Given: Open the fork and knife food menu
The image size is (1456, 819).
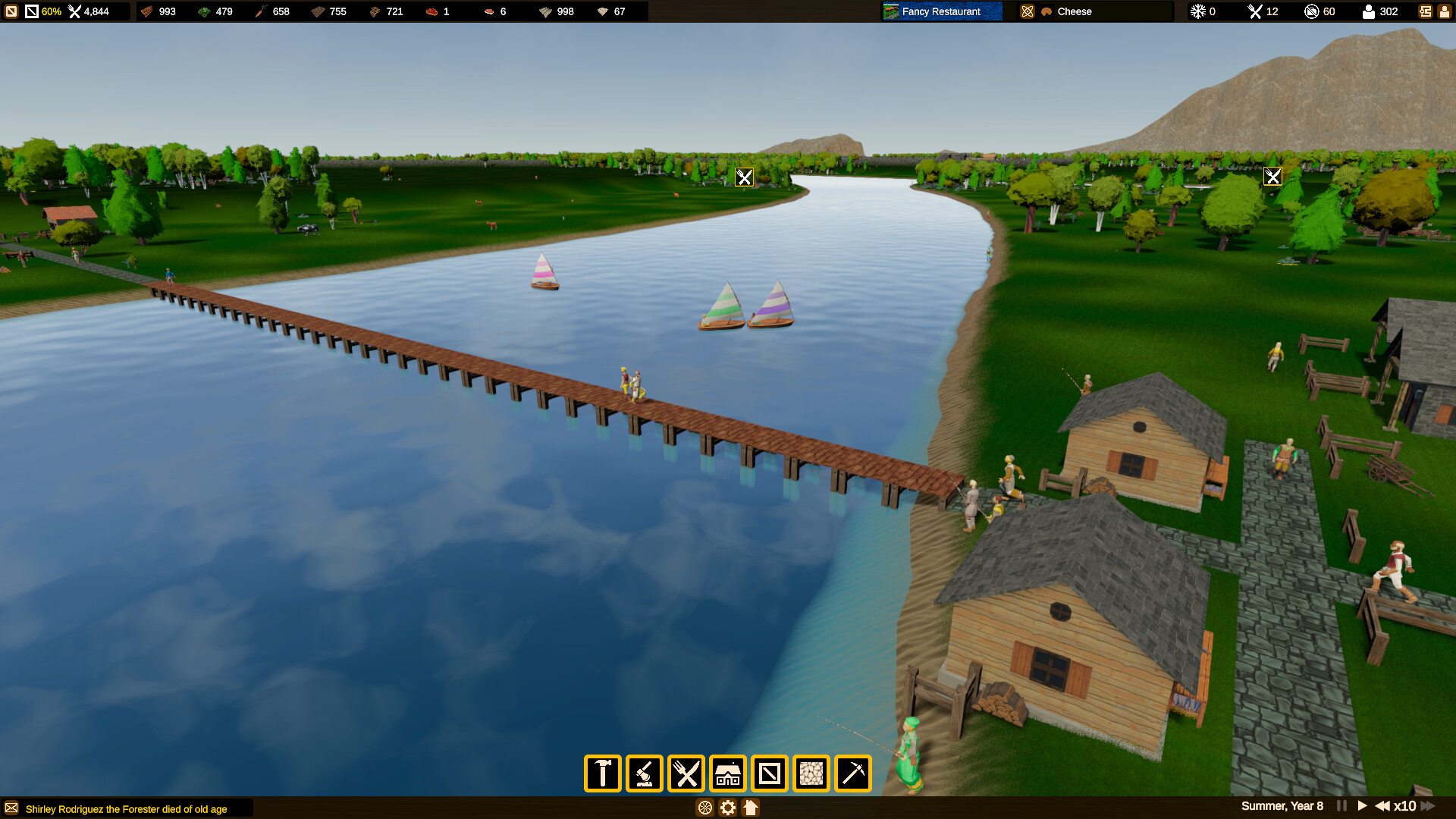Looking at the screenshot, I should [689, 773].
